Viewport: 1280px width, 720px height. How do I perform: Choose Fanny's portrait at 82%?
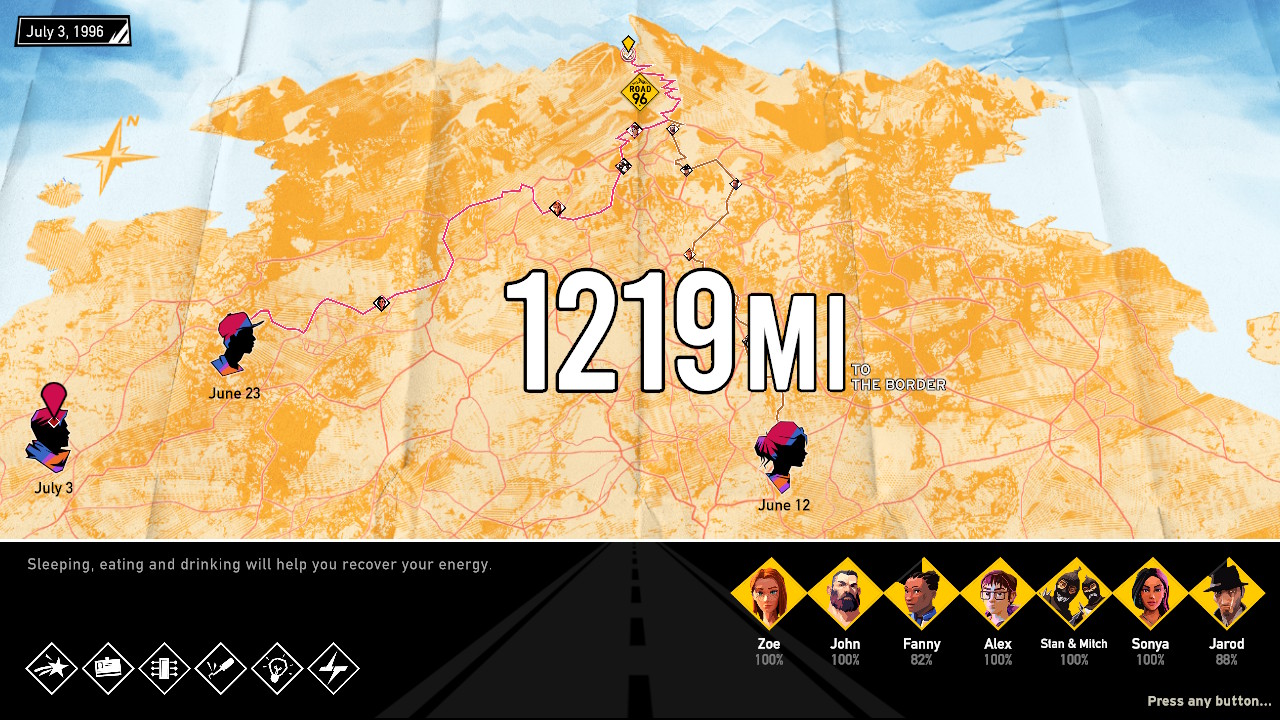click(x=921, y=595)
